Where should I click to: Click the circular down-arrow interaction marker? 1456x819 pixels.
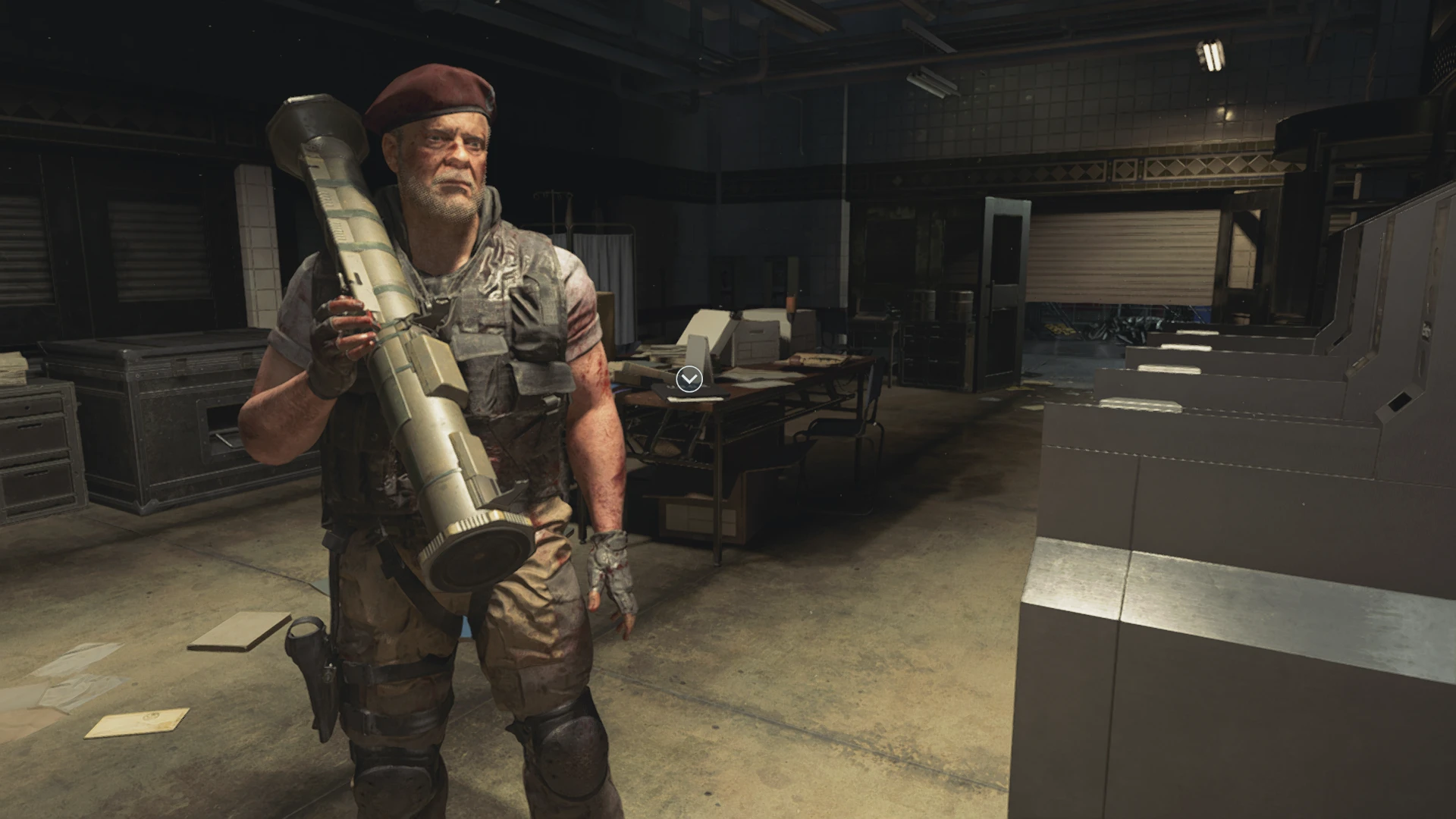click(689, 378)
